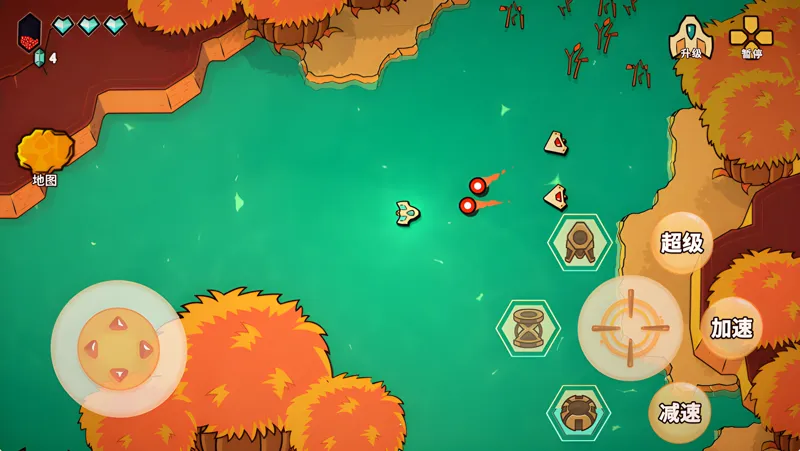Open the 升级 upgrade menu
The image size is (800, 451).
click(x=691, y=37)
